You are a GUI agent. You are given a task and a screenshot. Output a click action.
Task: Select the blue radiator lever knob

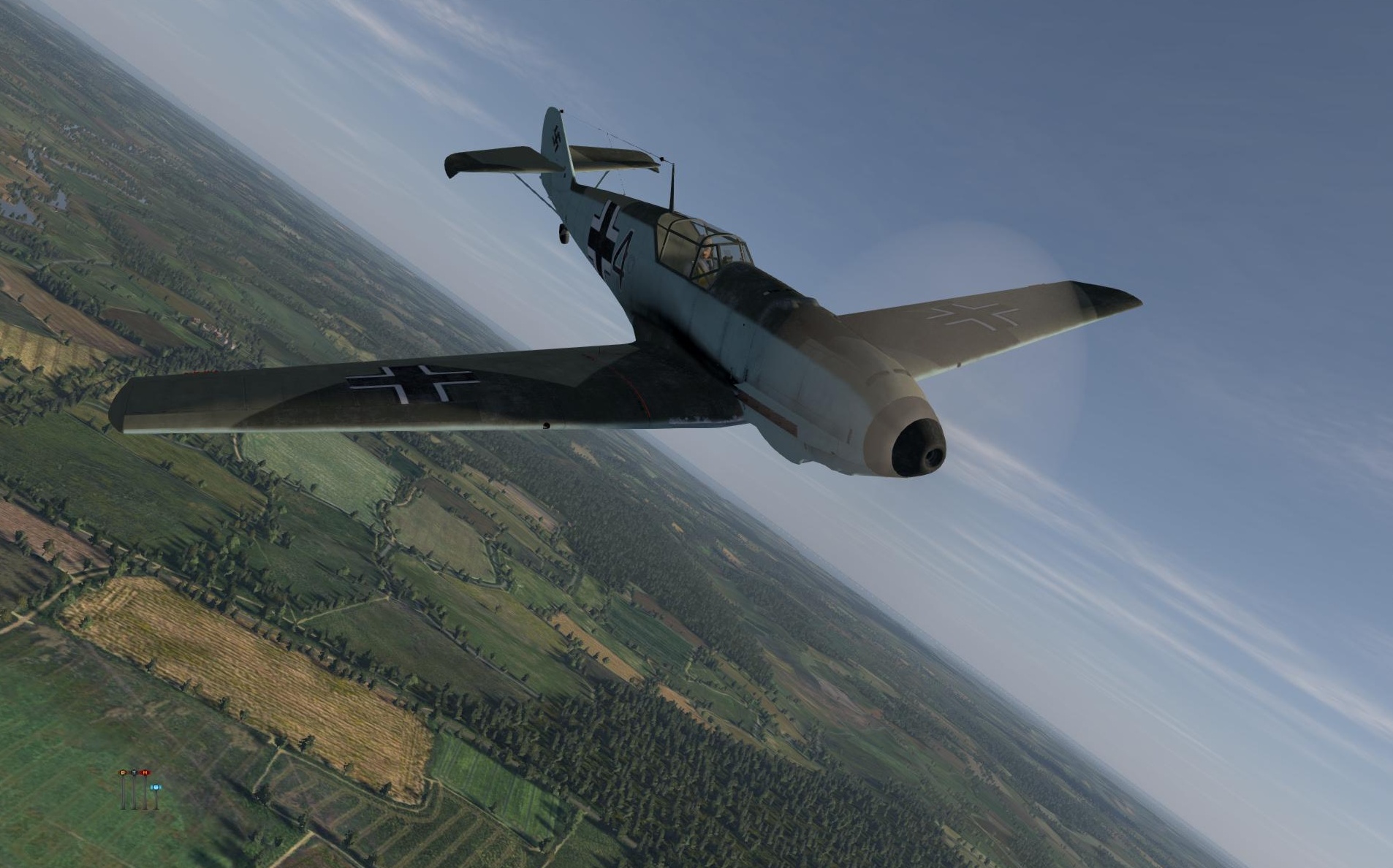click(x=155, y=787)
